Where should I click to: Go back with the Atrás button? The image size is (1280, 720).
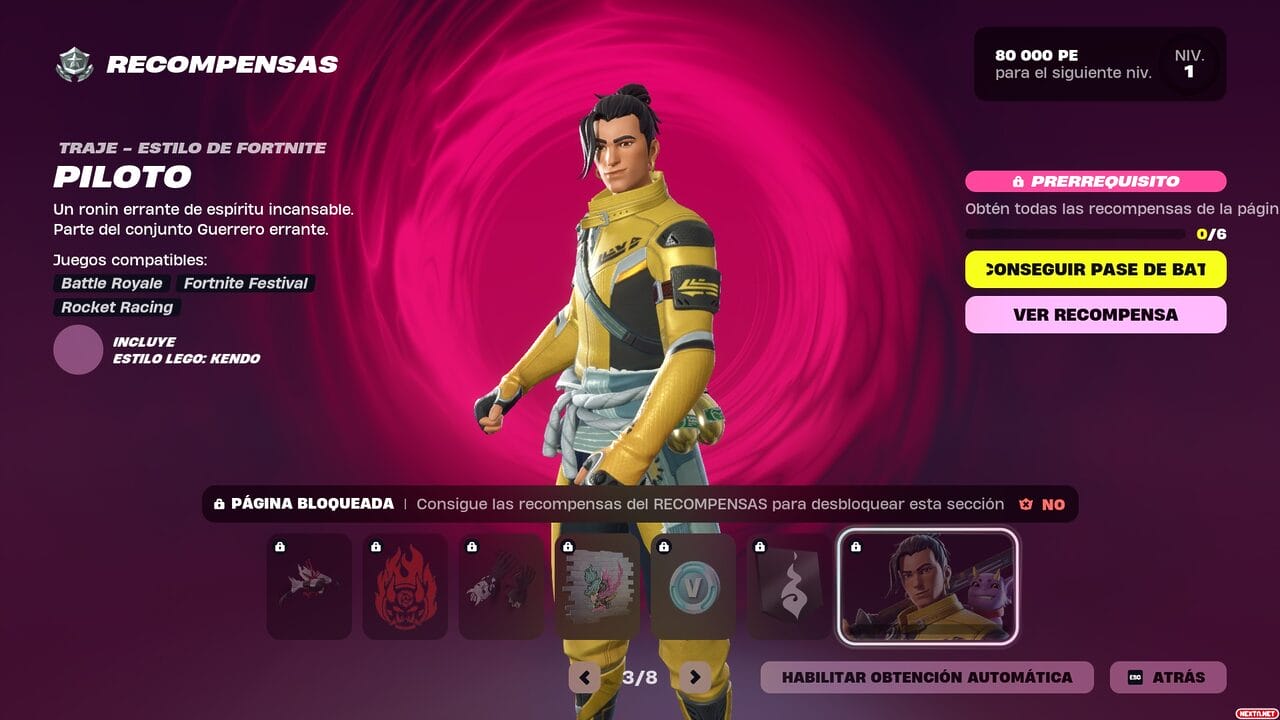[x=1167, y=677]
